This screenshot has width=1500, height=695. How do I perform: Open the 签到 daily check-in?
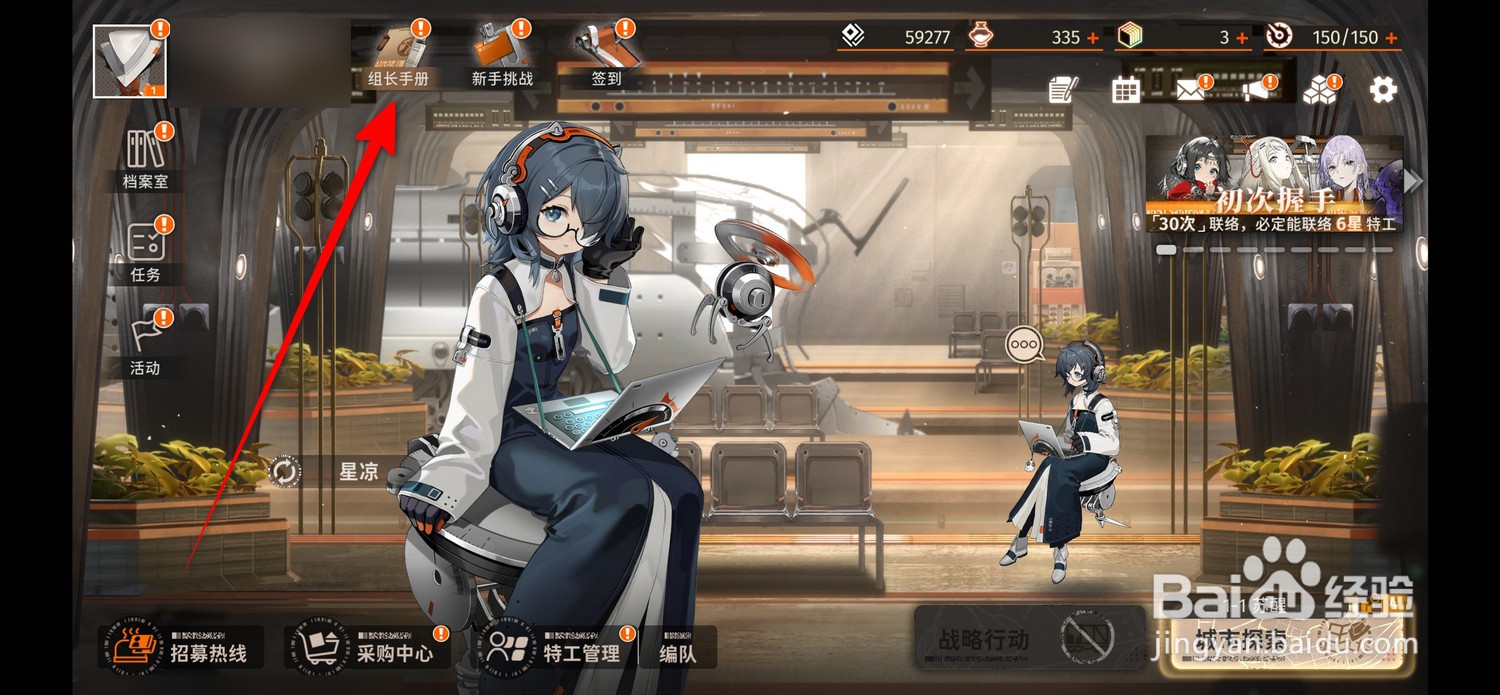click(606, 55)
